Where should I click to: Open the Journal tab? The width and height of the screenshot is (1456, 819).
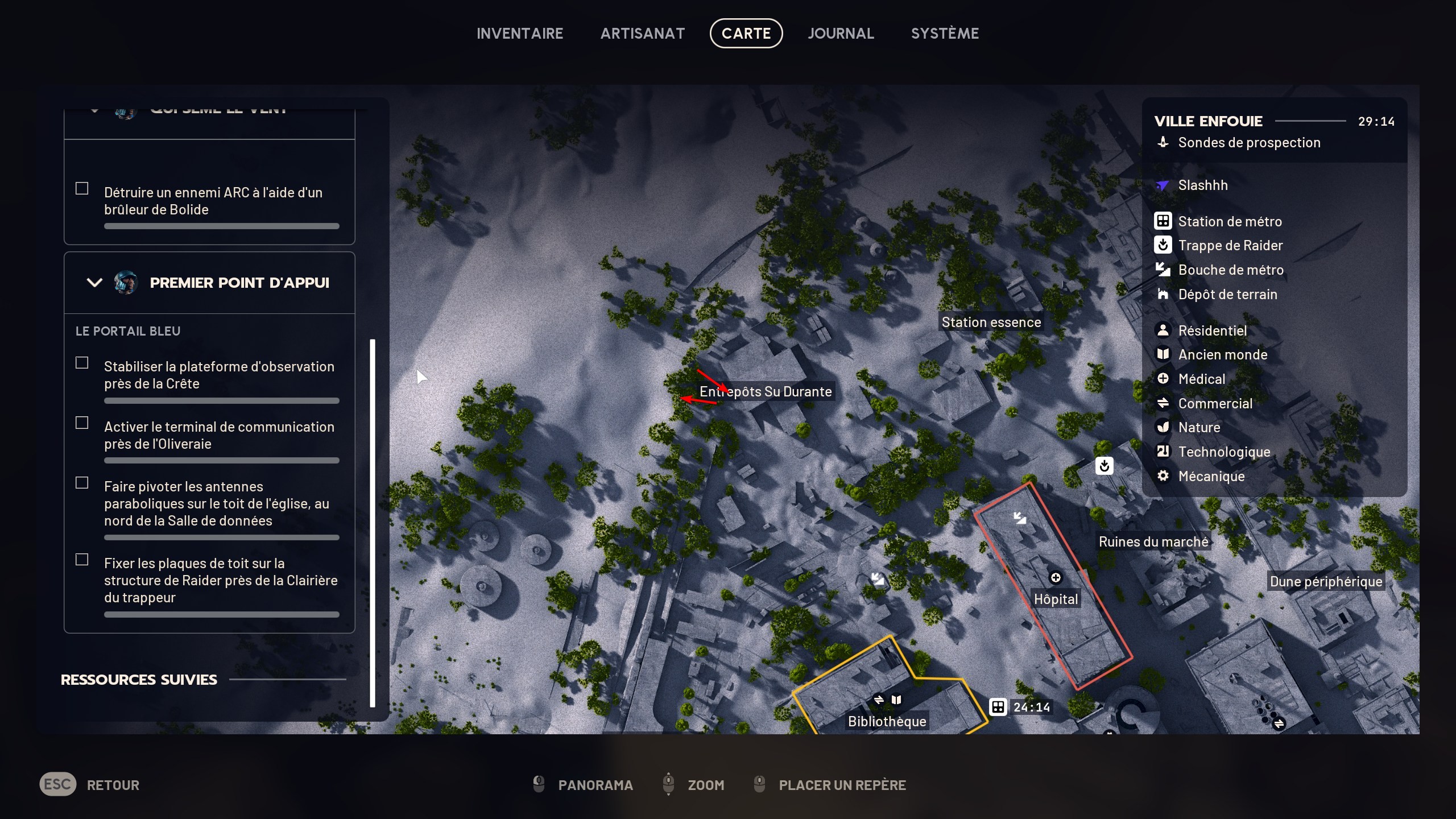point(841,32)
